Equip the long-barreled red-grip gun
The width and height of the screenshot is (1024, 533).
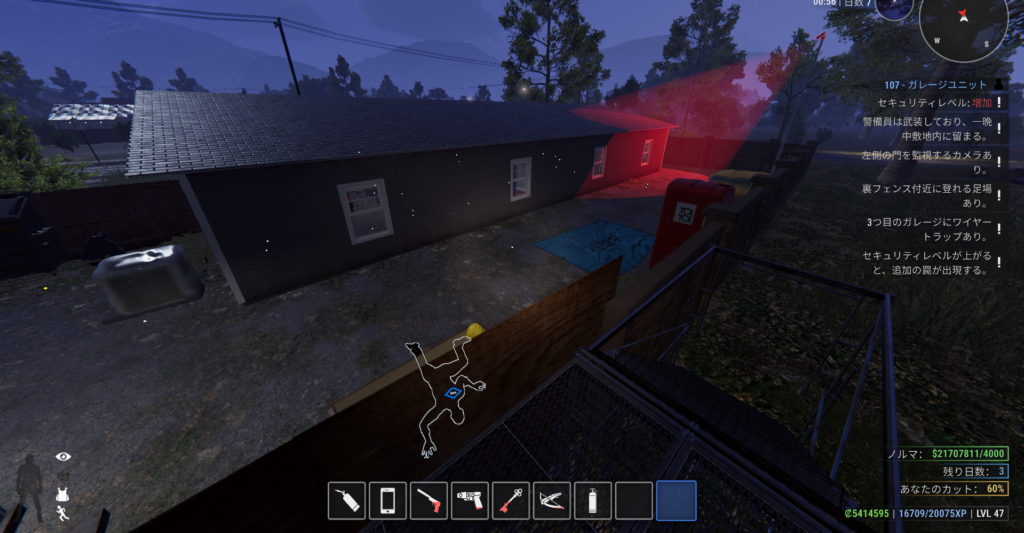[x=429, y=500]
